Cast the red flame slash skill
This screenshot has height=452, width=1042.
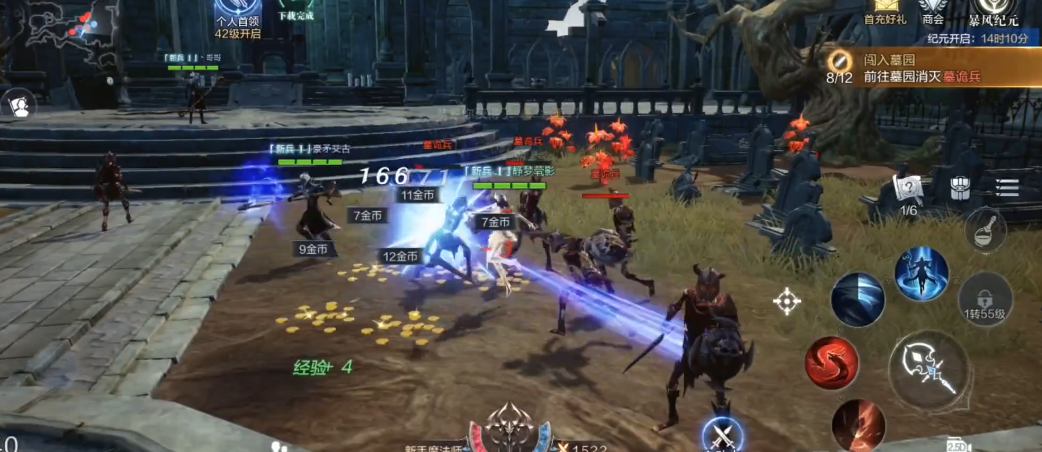(858, 424)
